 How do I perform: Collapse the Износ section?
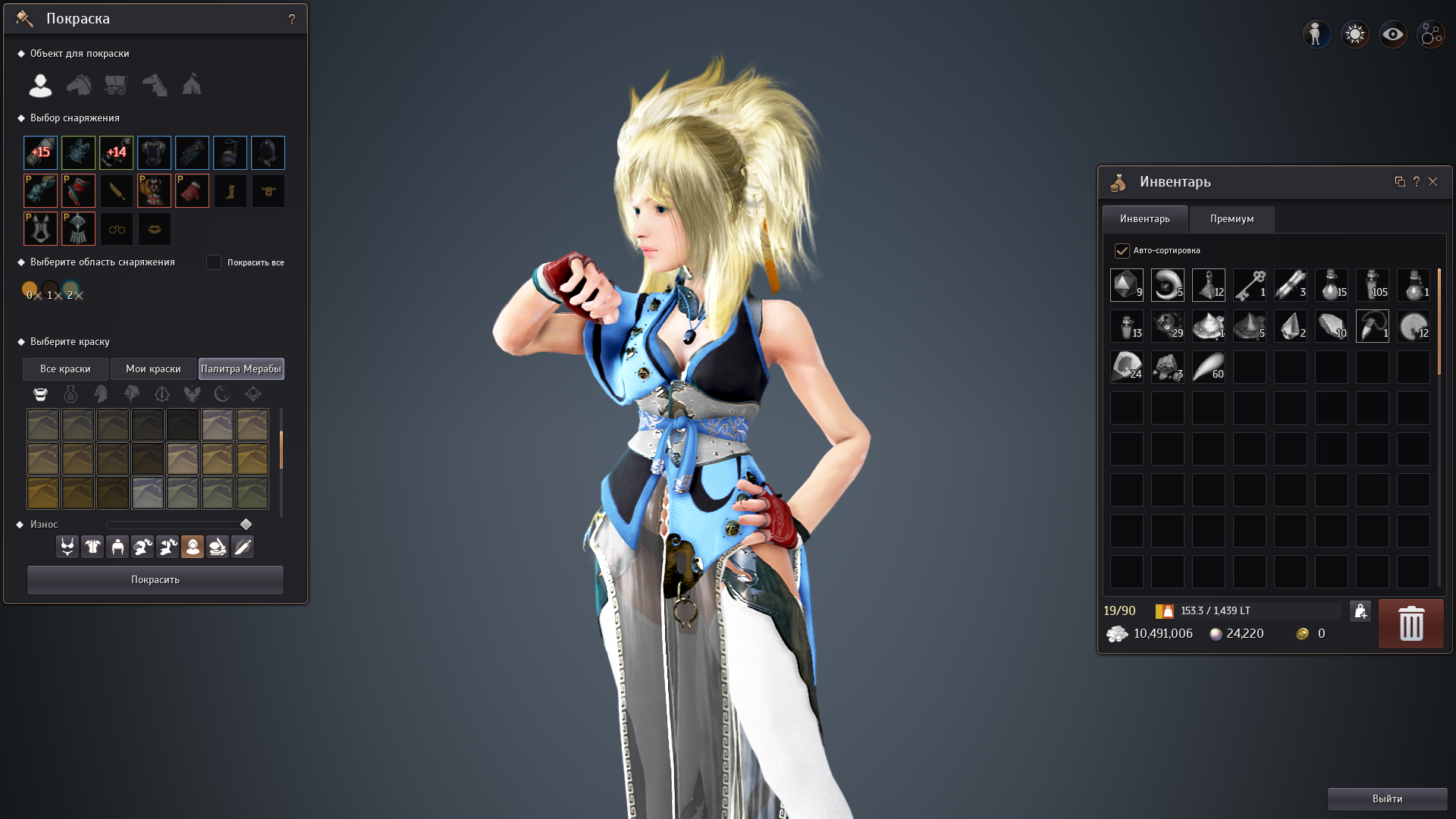[20, 523]
